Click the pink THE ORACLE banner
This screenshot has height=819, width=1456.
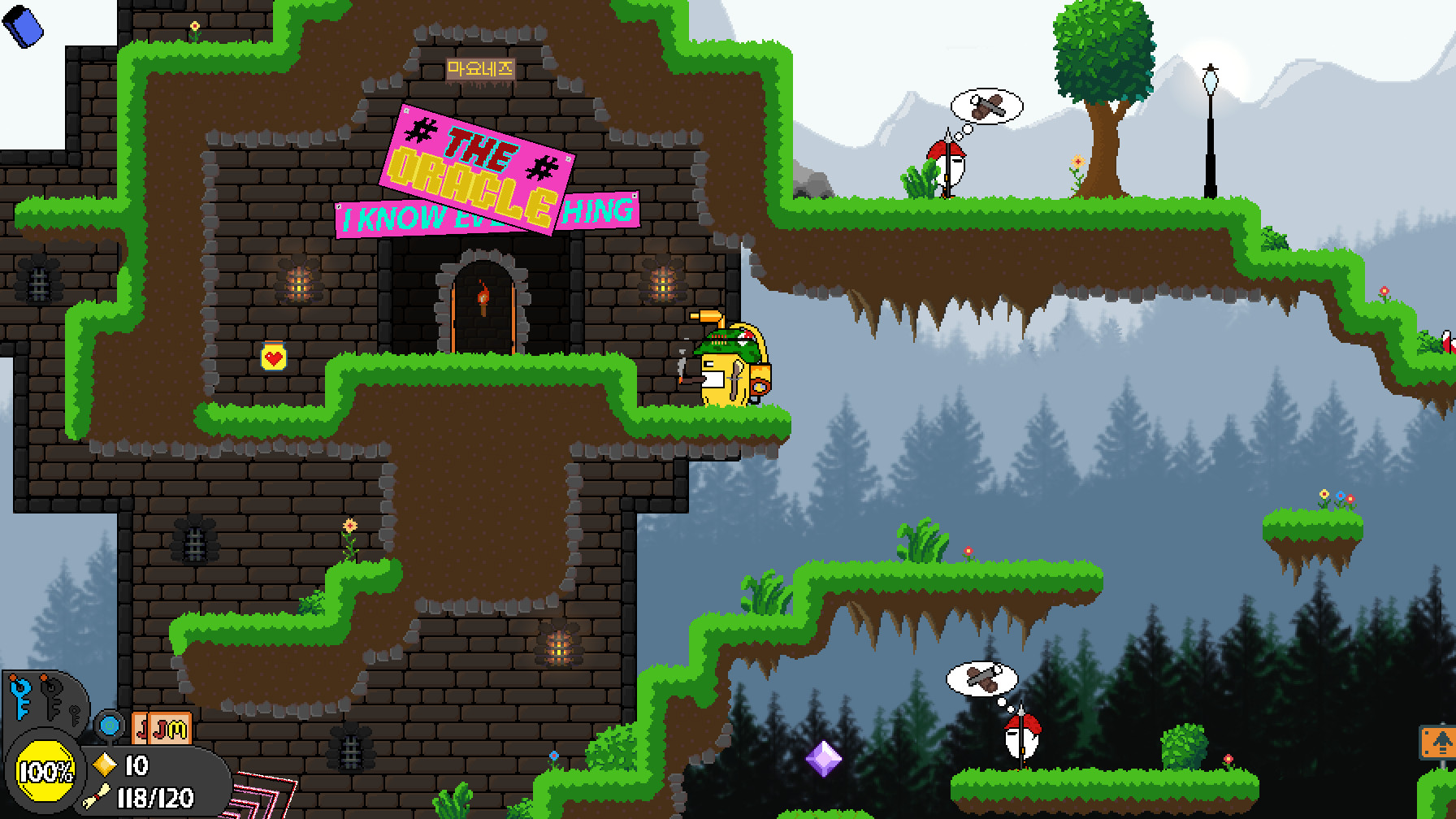pos(476,158)
